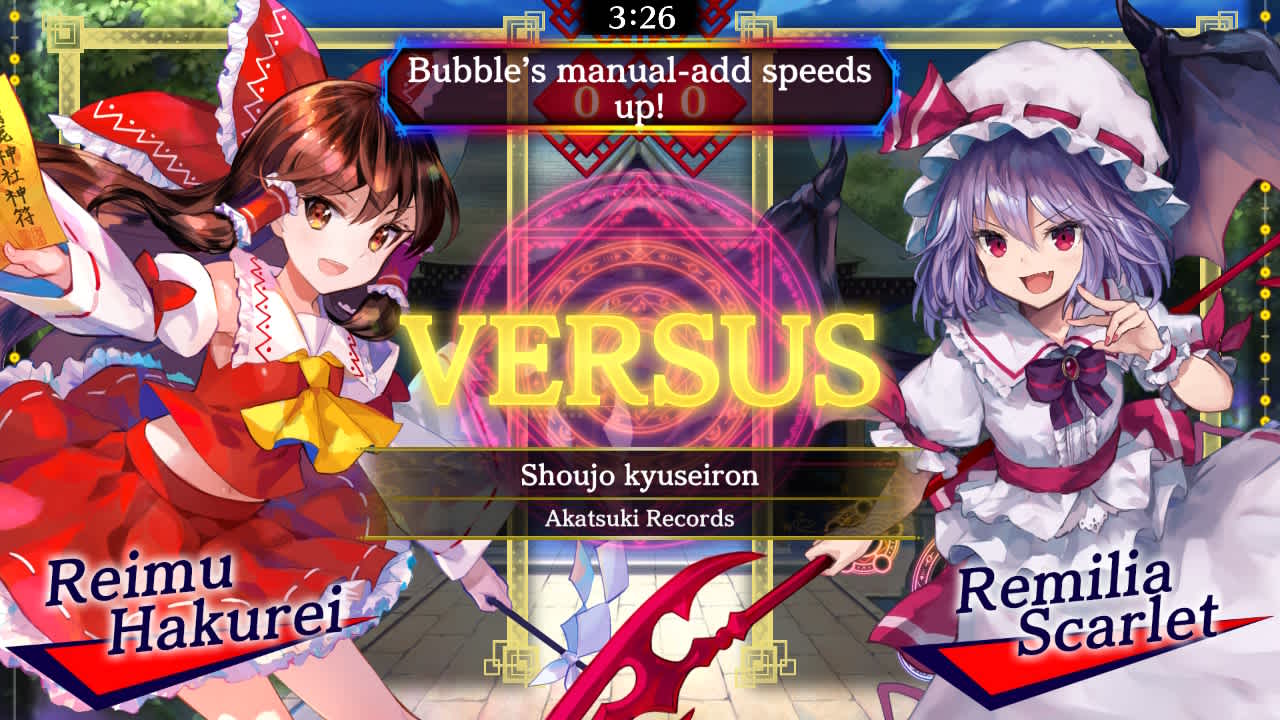1280x720 pixels.
Task: Dismiss the Bubble's manual-add speeds up notification
Action: pyautogui.click(x=640, y=85)
